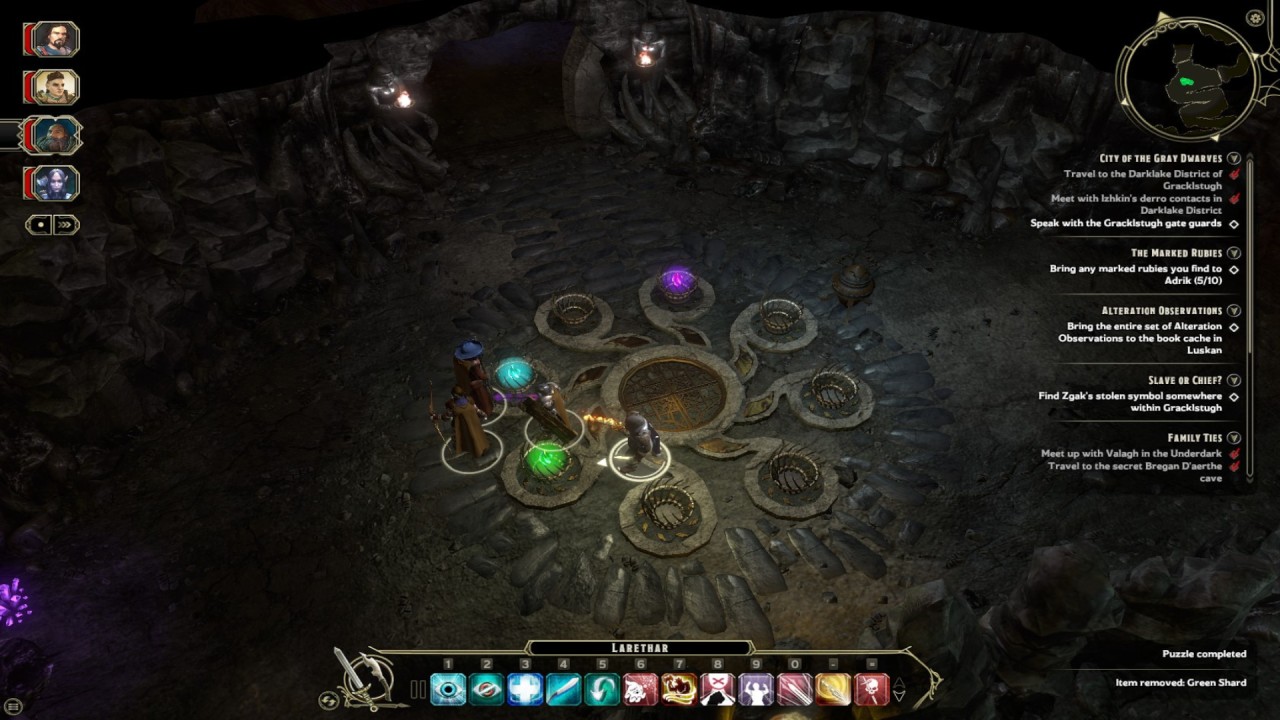Use the red skull ability in the last slot
Image resolution: width=1280 pixels, height=720 pixels.
tap(871, 689)
